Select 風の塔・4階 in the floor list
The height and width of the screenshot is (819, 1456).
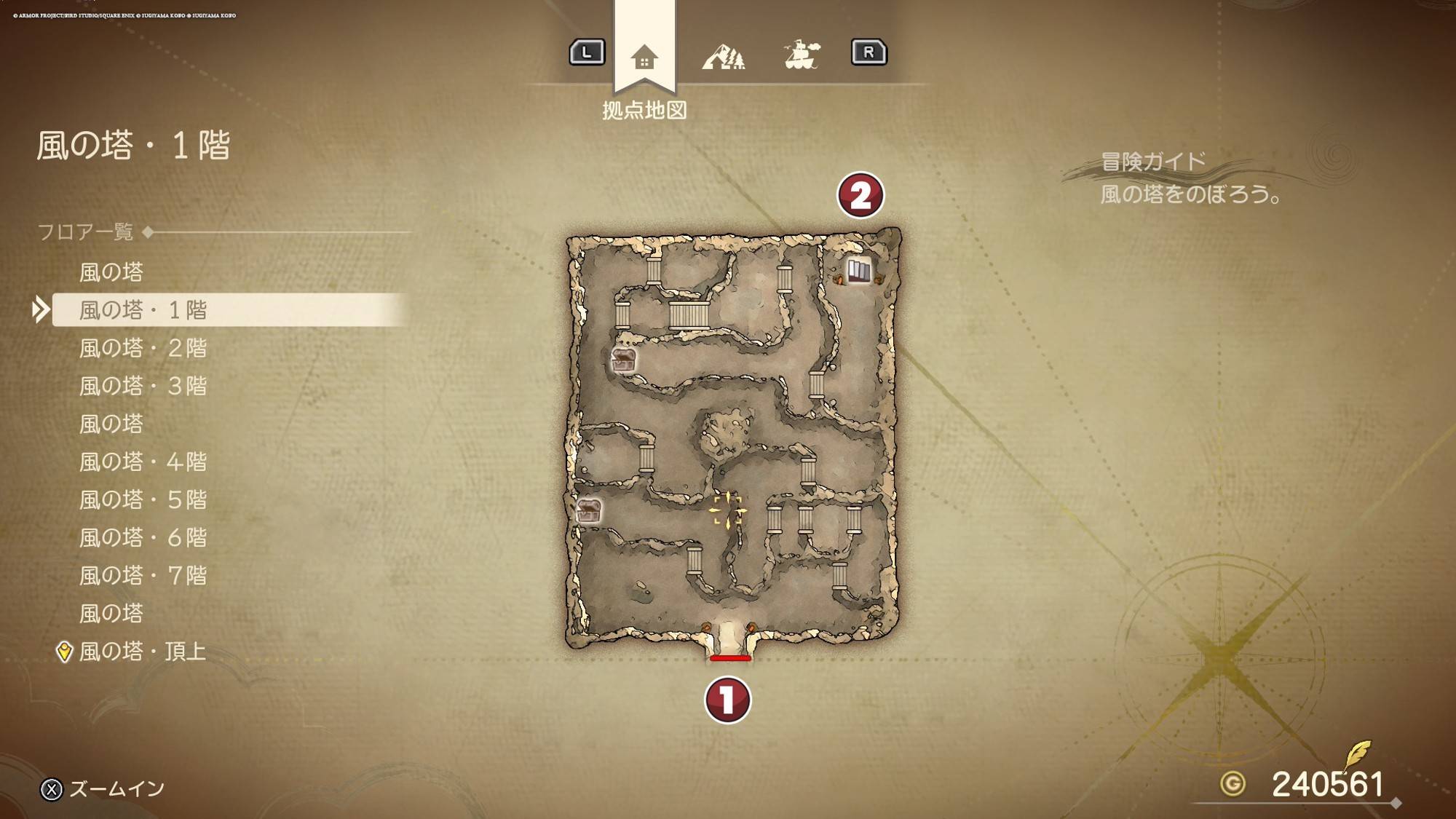143,462
